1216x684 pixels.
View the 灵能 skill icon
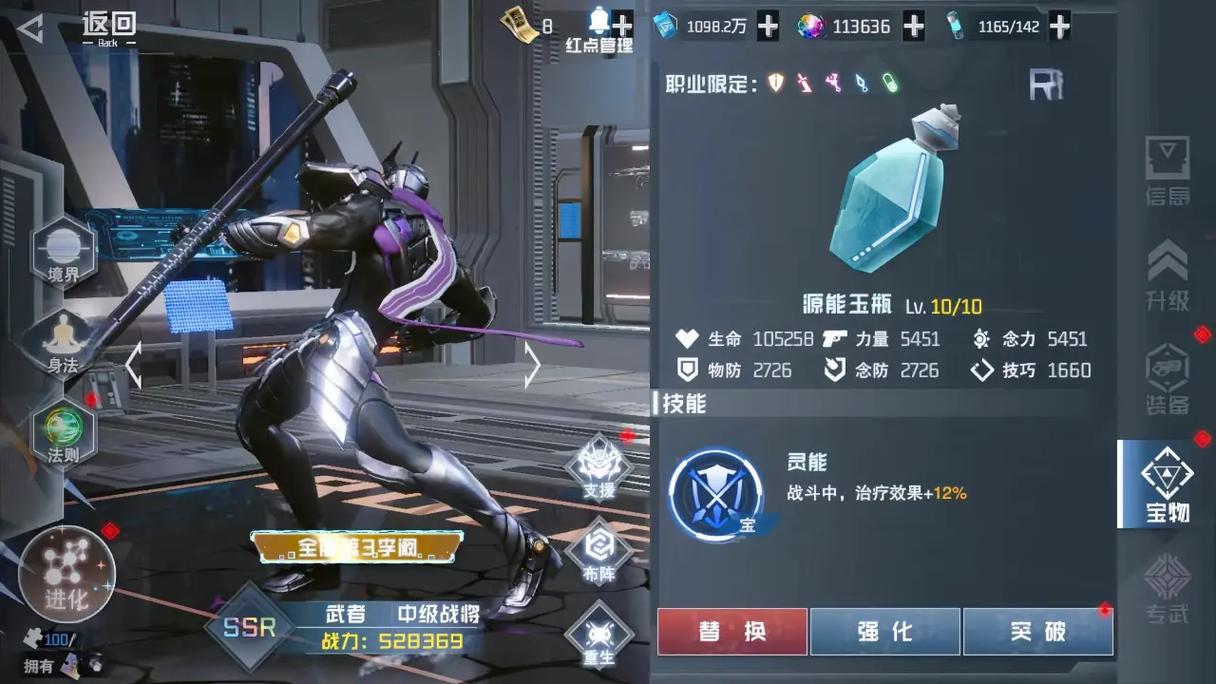click(715, 494)
